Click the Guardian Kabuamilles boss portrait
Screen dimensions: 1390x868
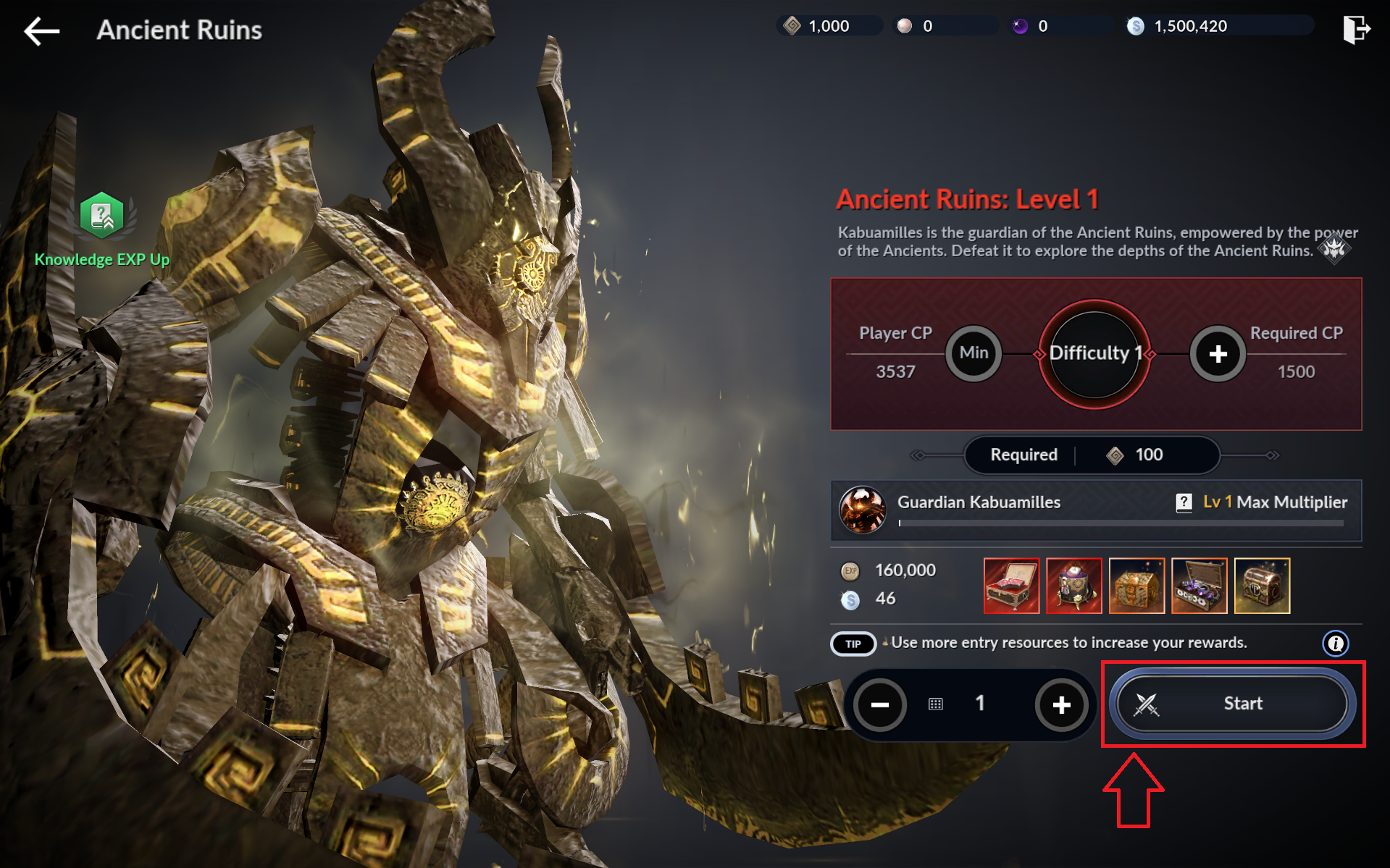[862, 510]
